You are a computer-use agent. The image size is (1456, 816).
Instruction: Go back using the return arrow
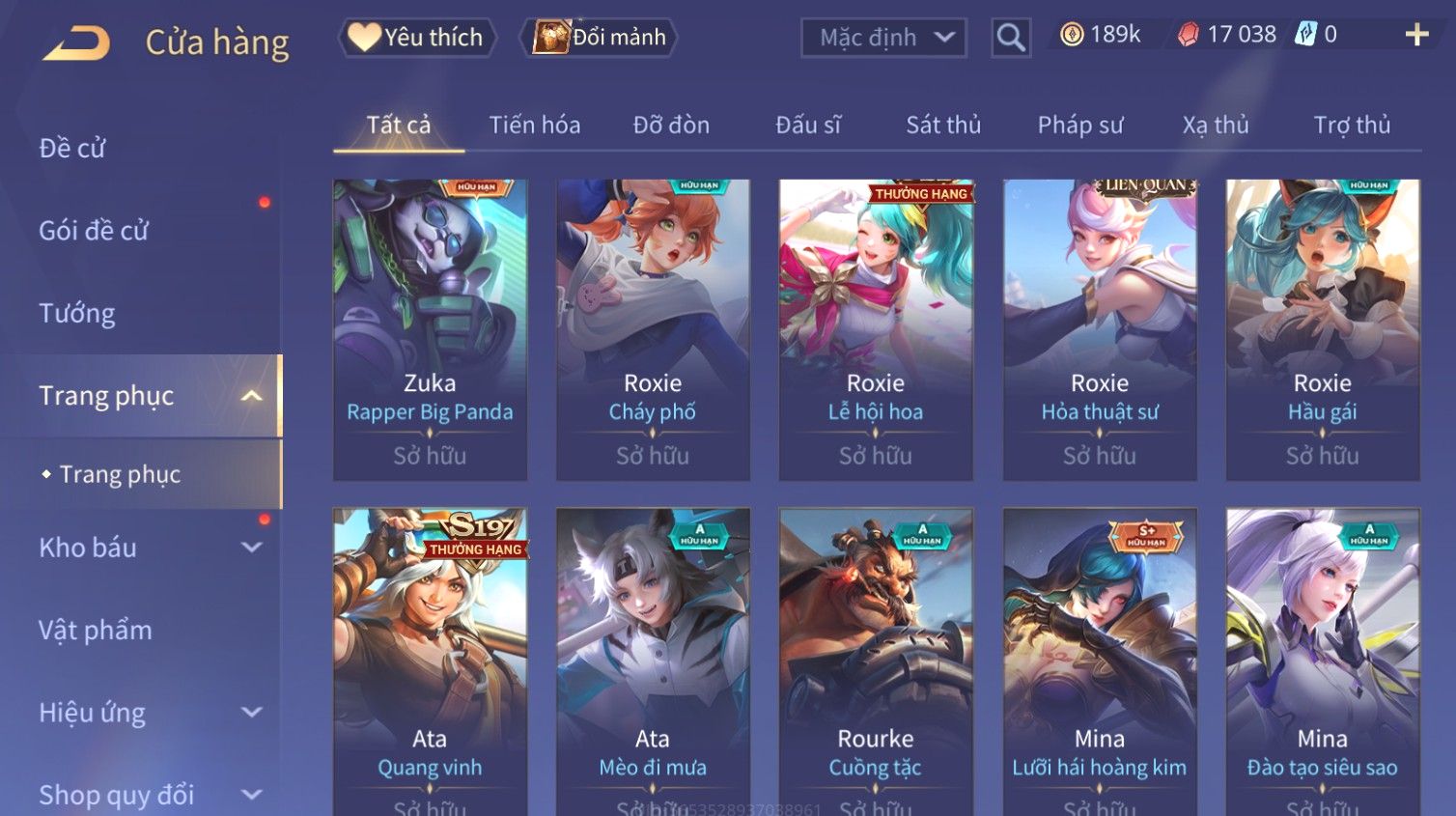pos(77,42)
